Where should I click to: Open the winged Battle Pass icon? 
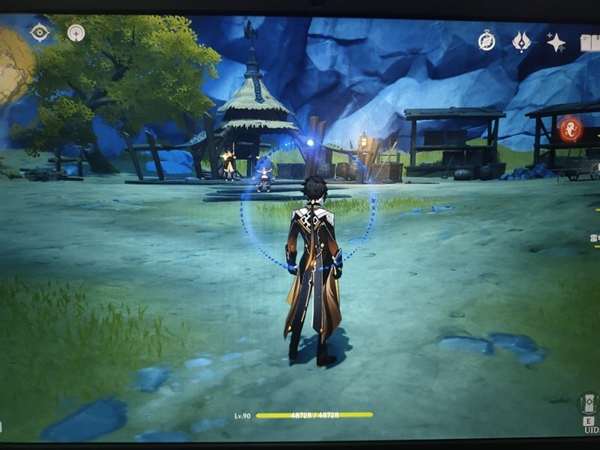521,41
